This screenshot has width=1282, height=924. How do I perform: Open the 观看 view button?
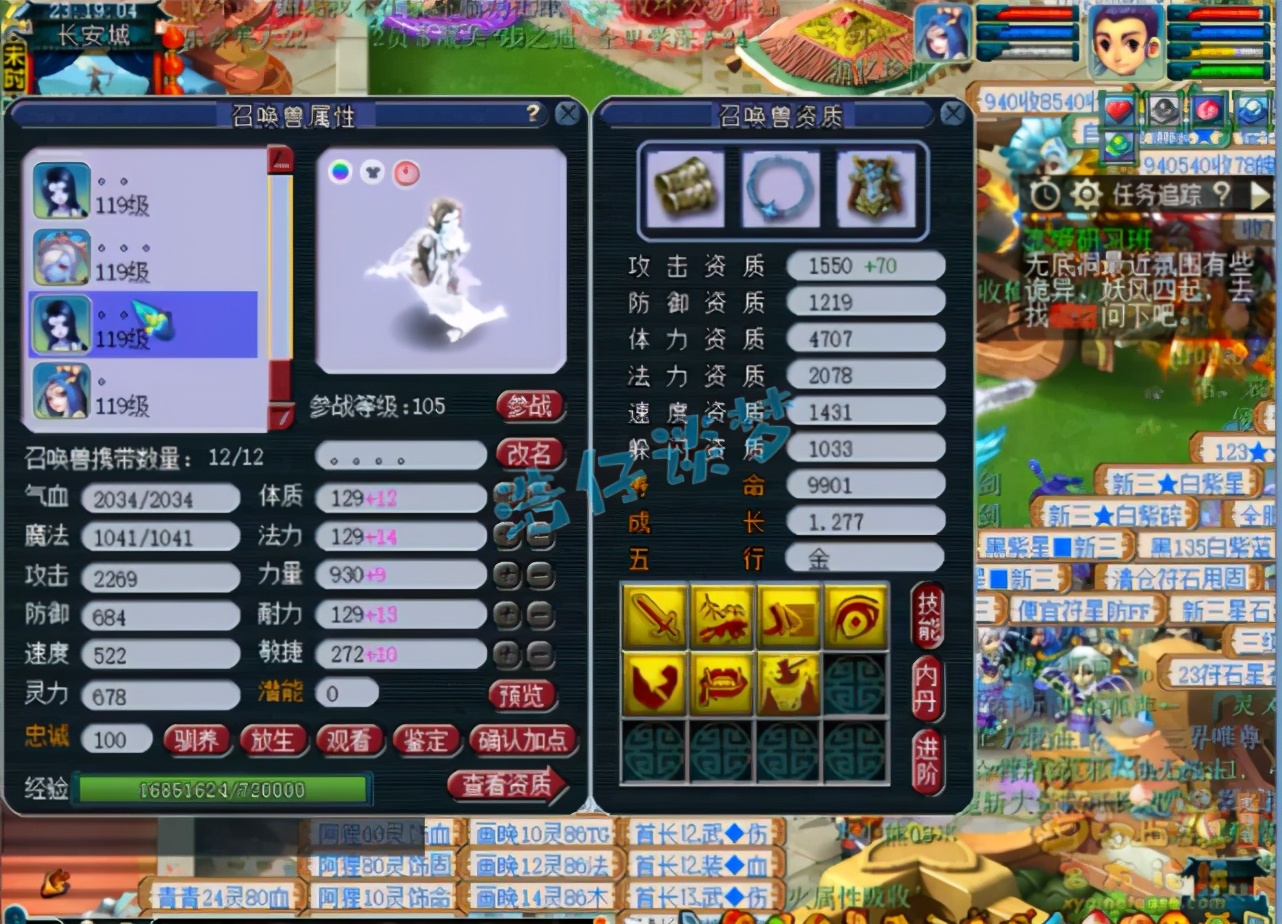click(x=349, y=740)
